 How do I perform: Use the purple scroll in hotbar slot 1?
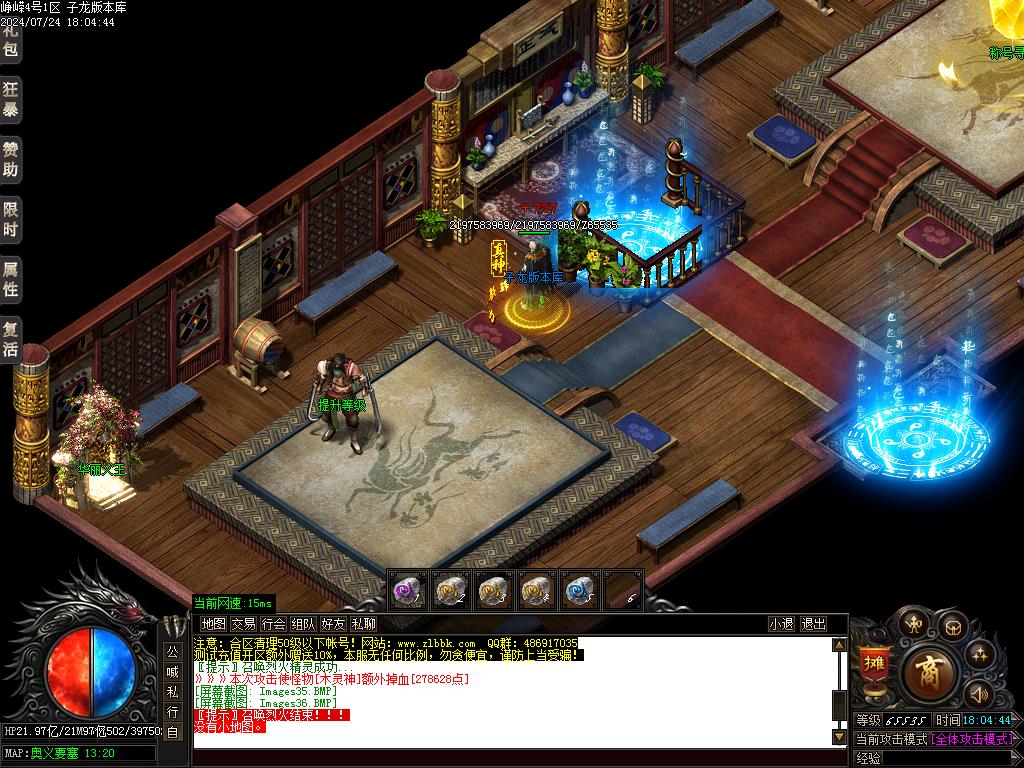point(407,590)
